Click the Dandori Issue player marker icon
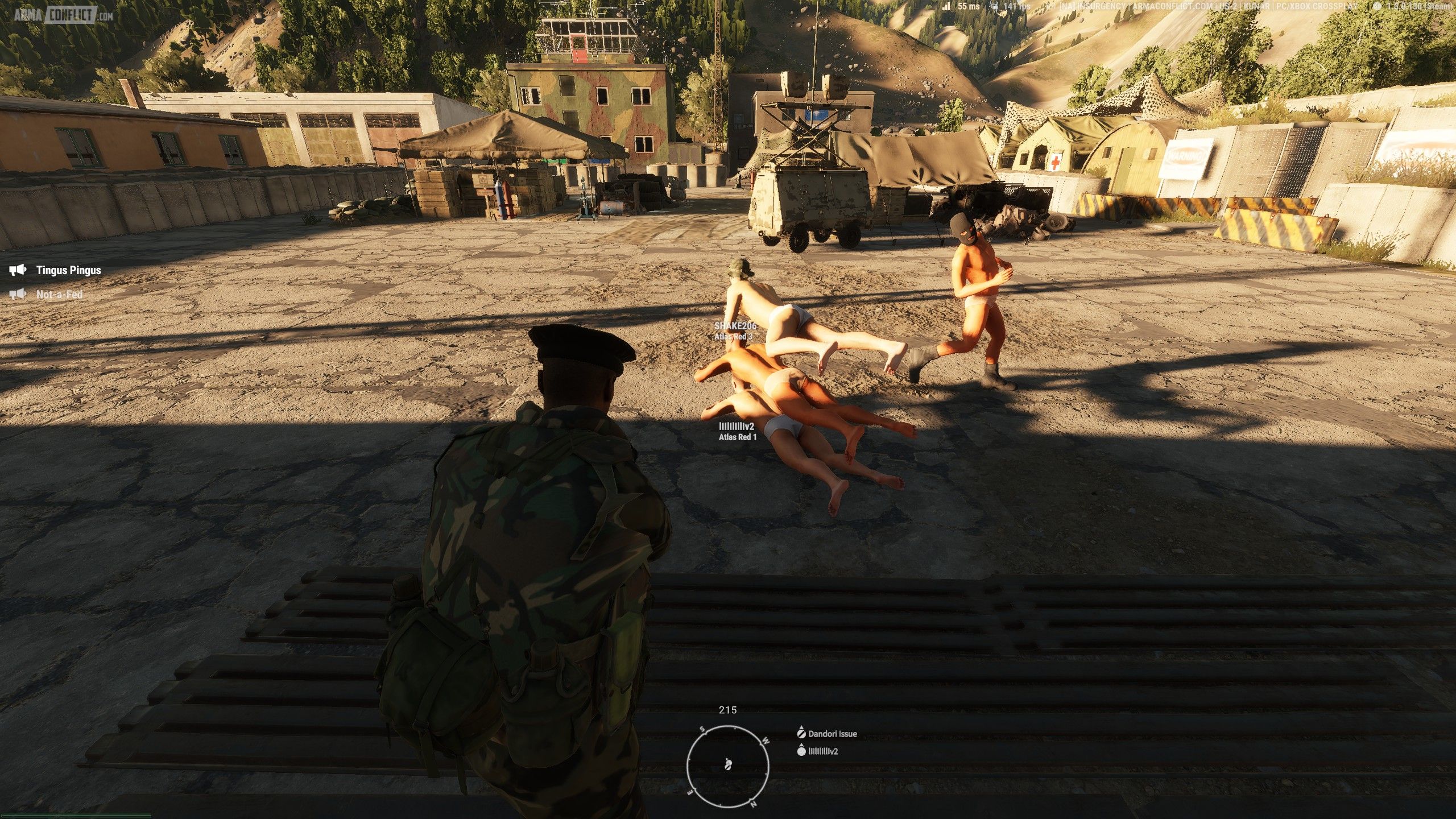The image size is (1456, 819). point(802,734)
